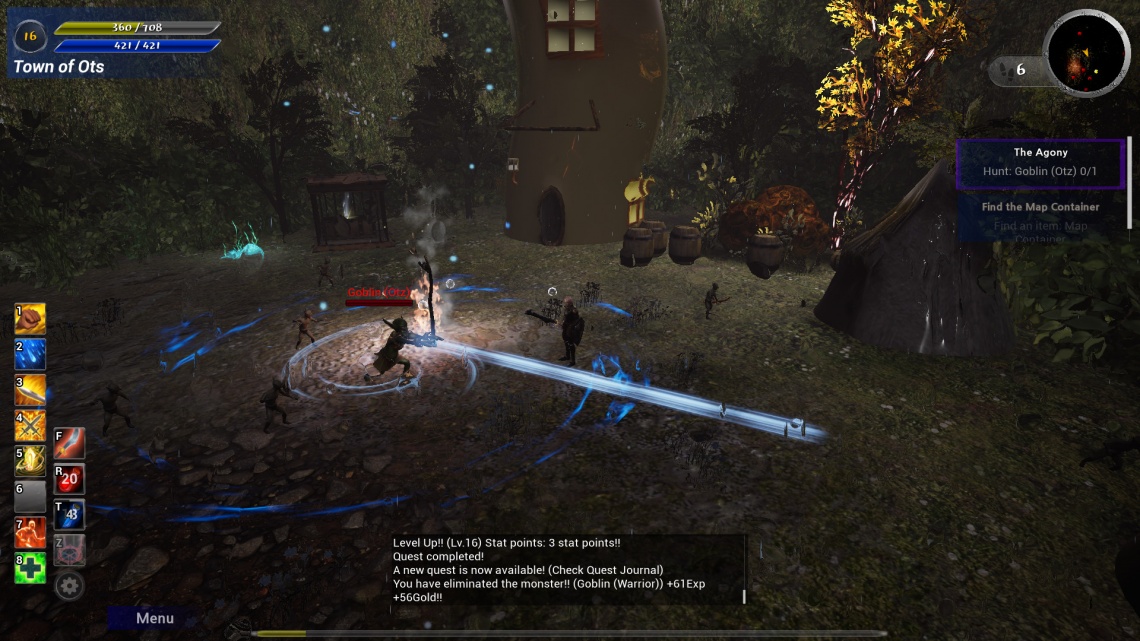Screen dimensions: 1140x641
Task: Trigger the crossed swords skill in slot 4
Action: click(30, 426)
